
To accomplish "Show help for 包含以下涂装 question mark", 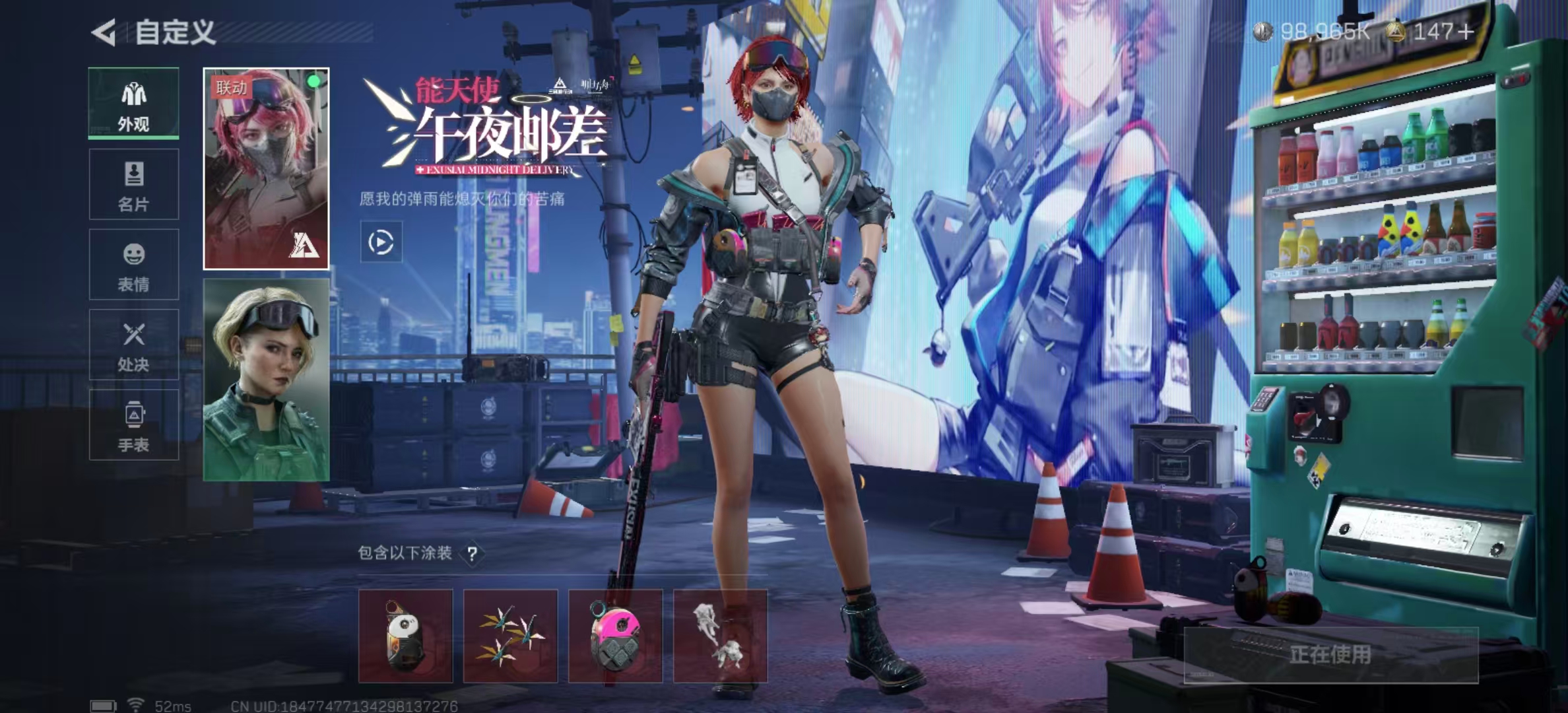I will pyautogui.click(x=473, y=553).
